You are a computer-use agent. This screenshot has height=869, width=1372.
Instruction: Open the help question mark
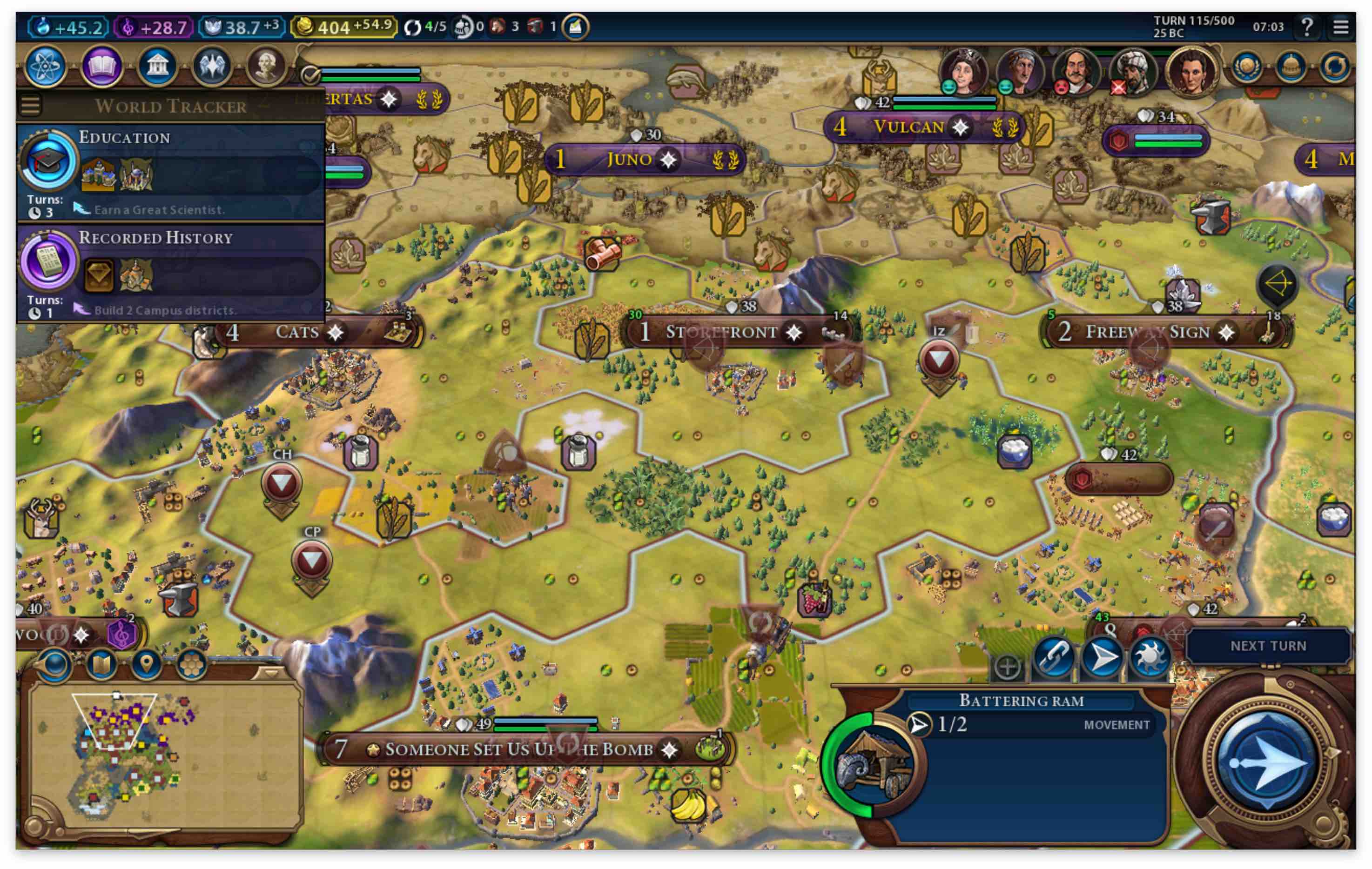1307,27
